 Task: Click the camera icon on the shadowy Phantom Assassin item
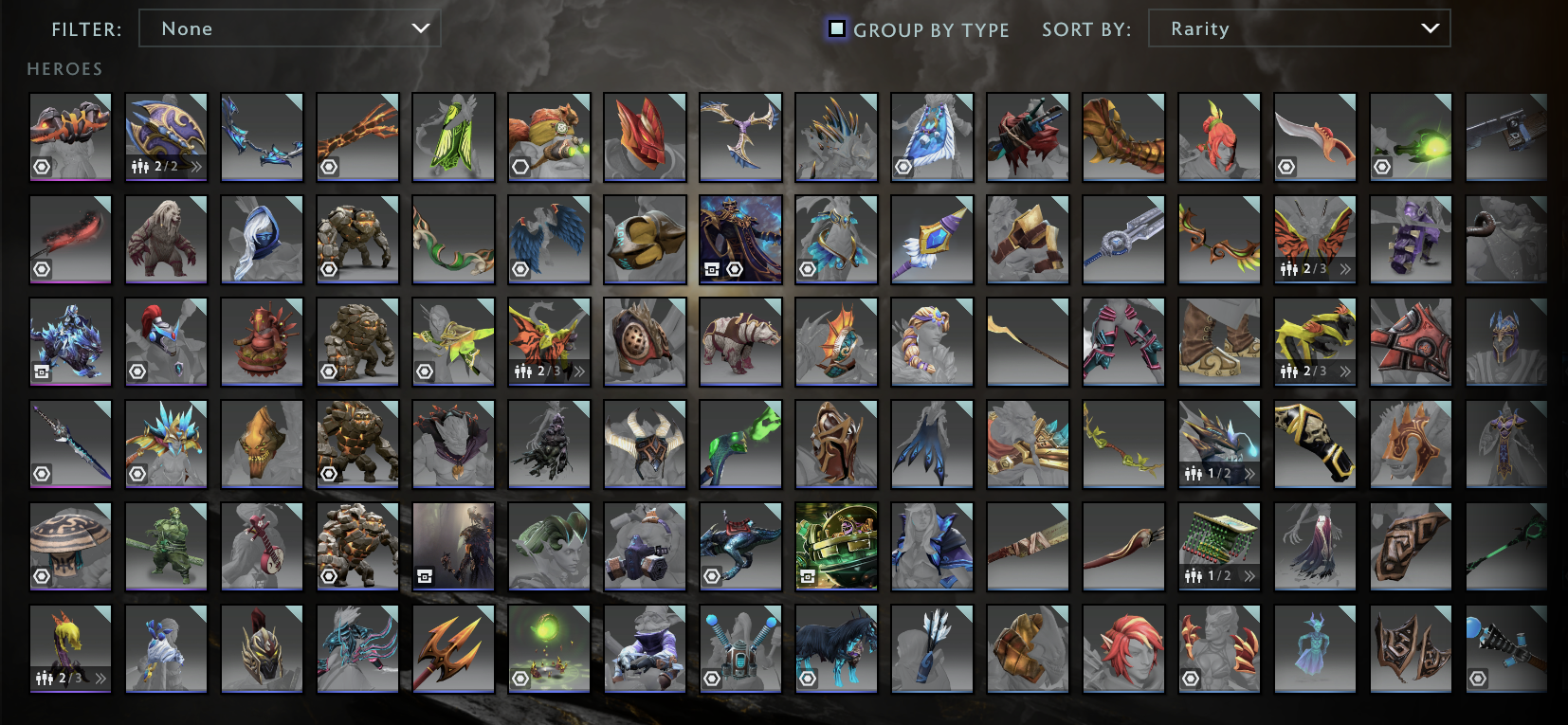(x=425, y=576)
